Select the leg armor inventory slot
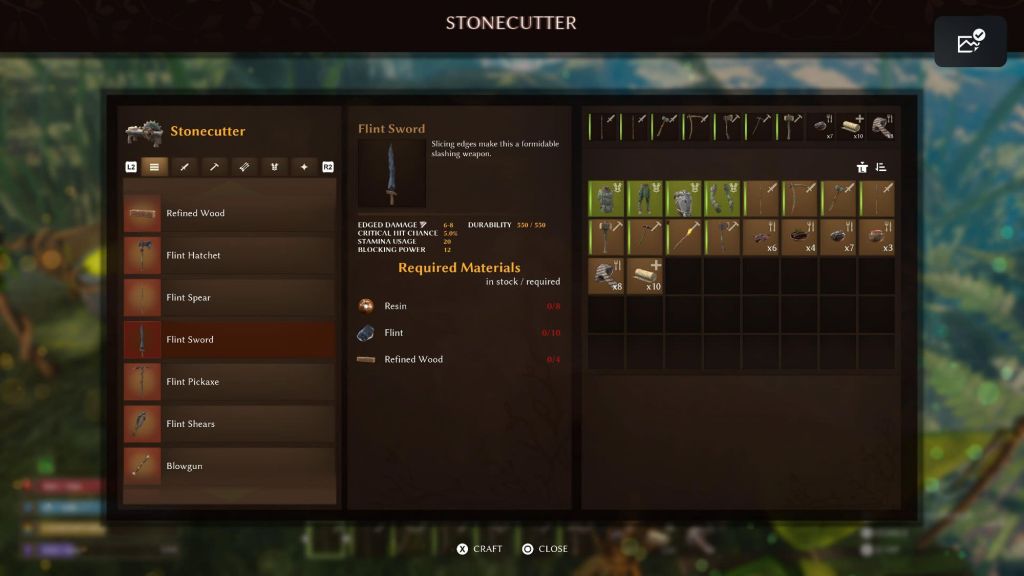Viewport: 1024px width, 576px height. (x=645, y=199)
